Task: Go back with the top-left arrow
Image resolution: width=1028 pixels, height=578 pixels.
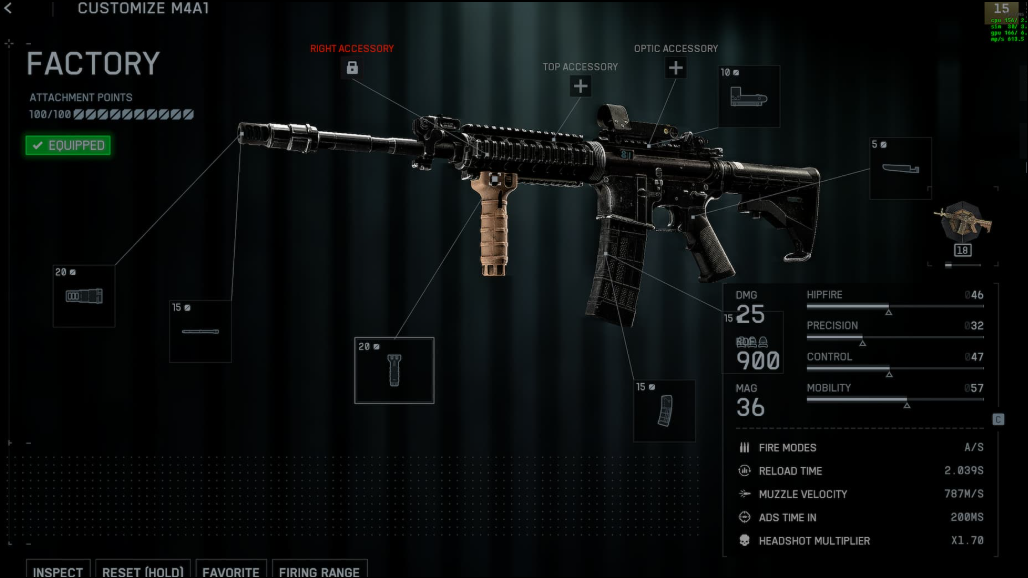Action: [8, 8]
